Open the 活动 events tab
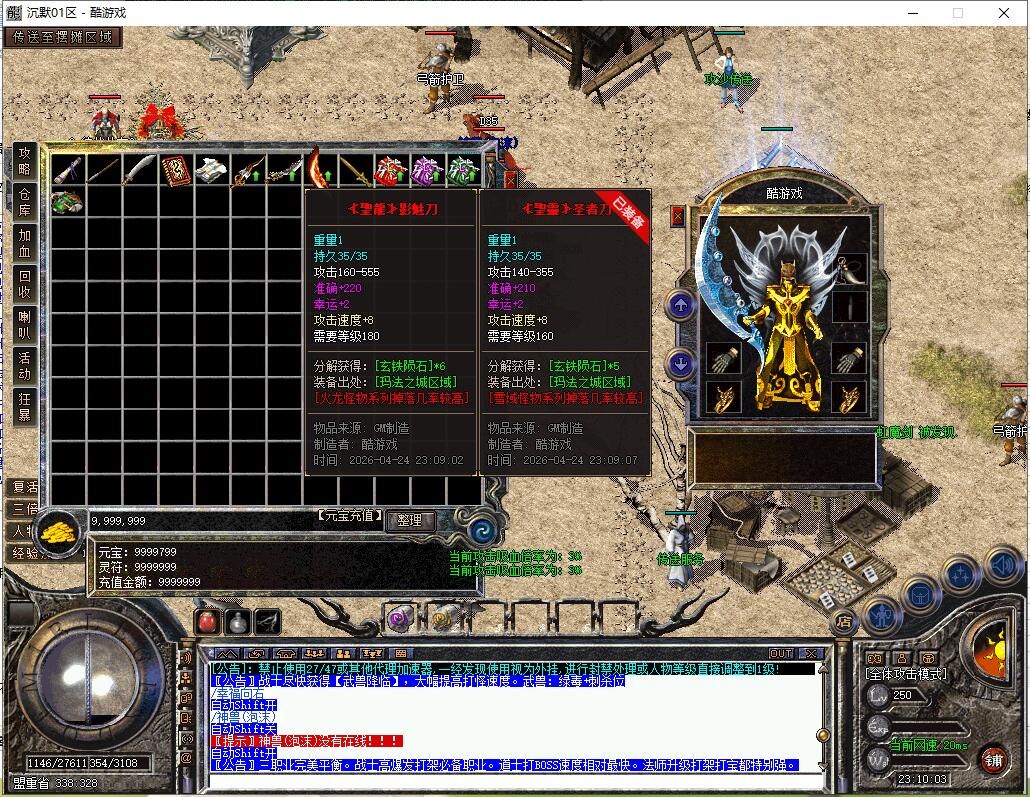 click(x=25, y=366)
